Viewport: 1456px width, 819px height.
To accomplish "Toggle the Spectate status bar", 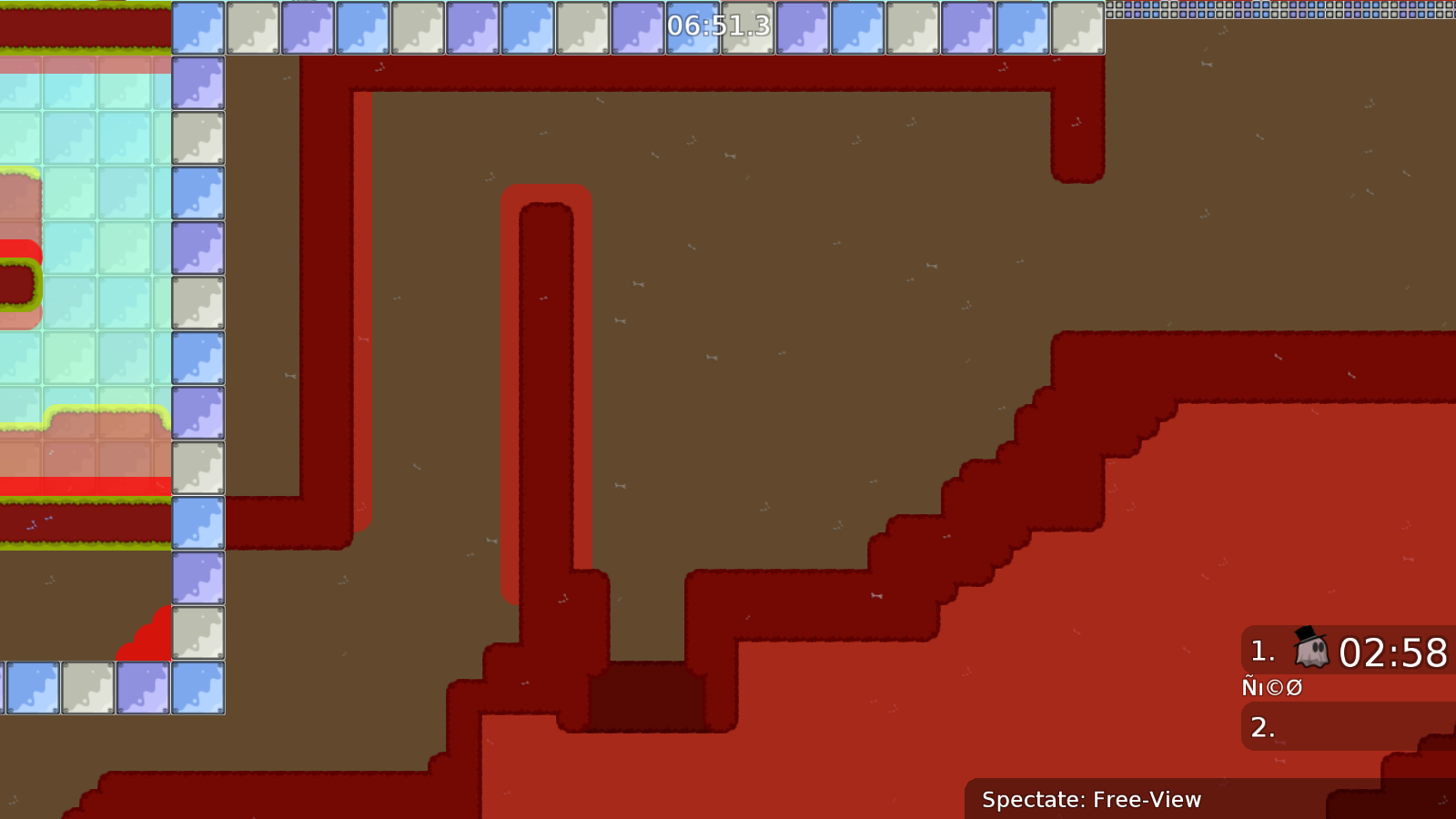I will pyautogui.click(x=1091, y=801).
